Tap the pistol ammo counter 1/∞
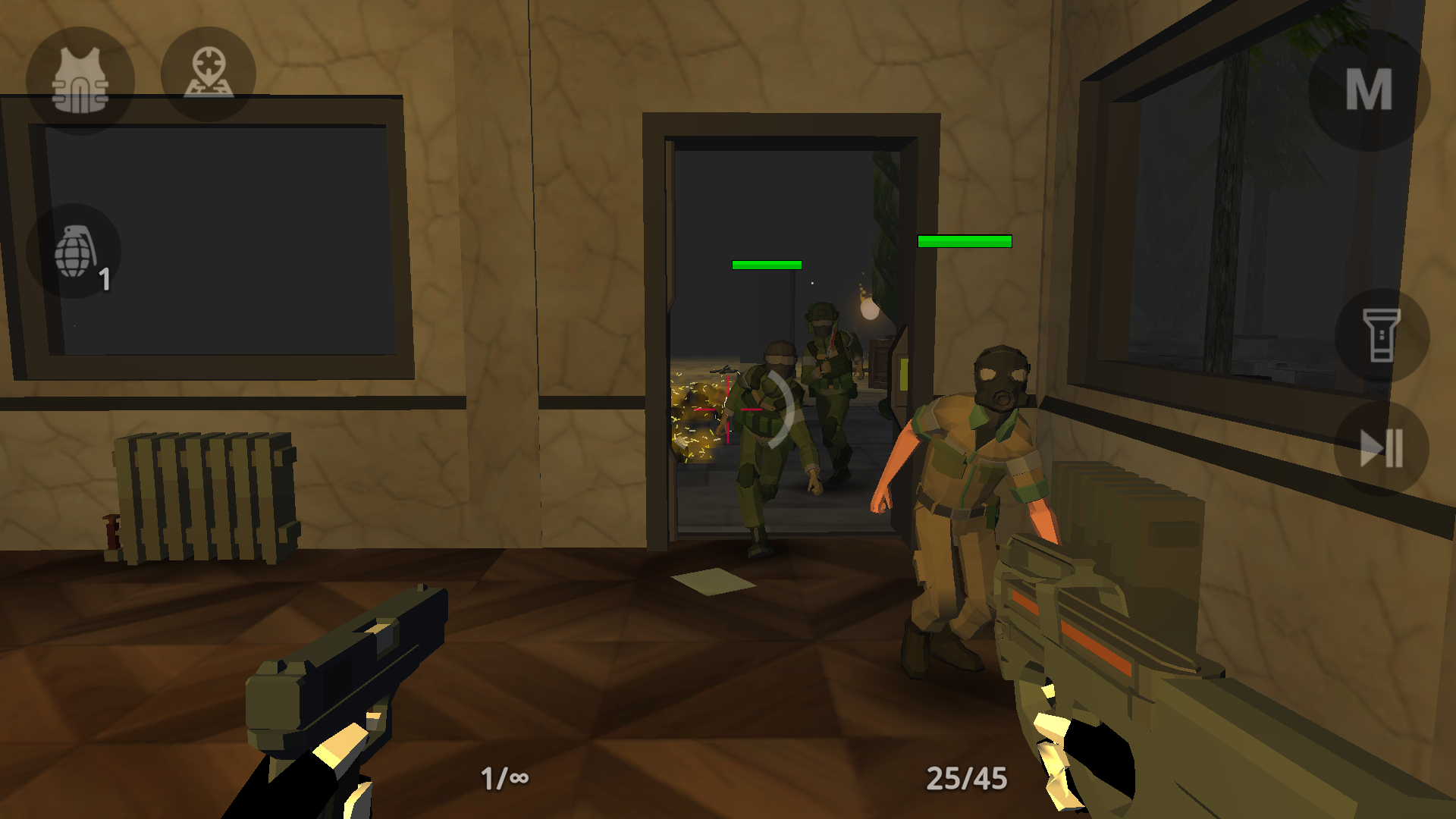 (503, 778)
